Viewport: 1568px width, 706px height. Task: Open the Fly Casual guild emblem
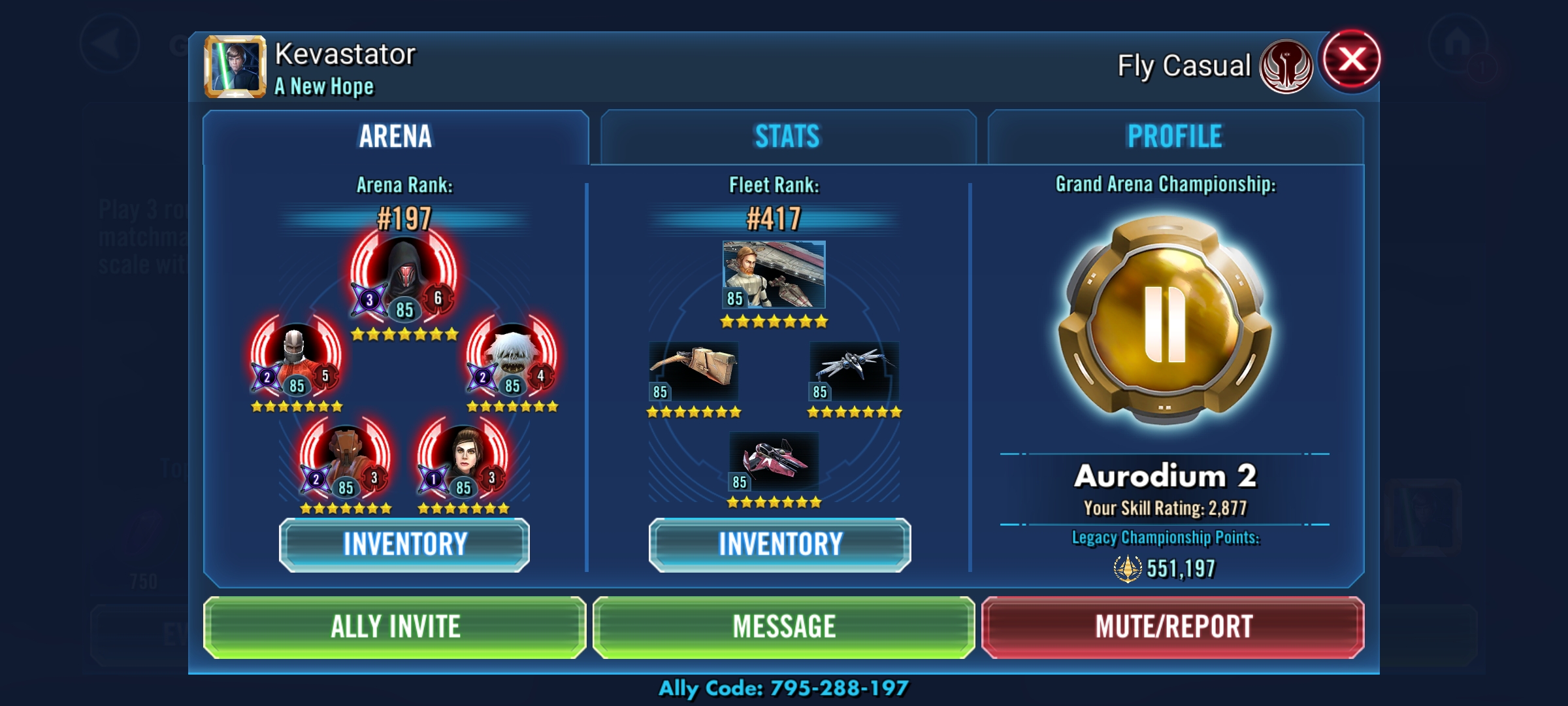1286,67
